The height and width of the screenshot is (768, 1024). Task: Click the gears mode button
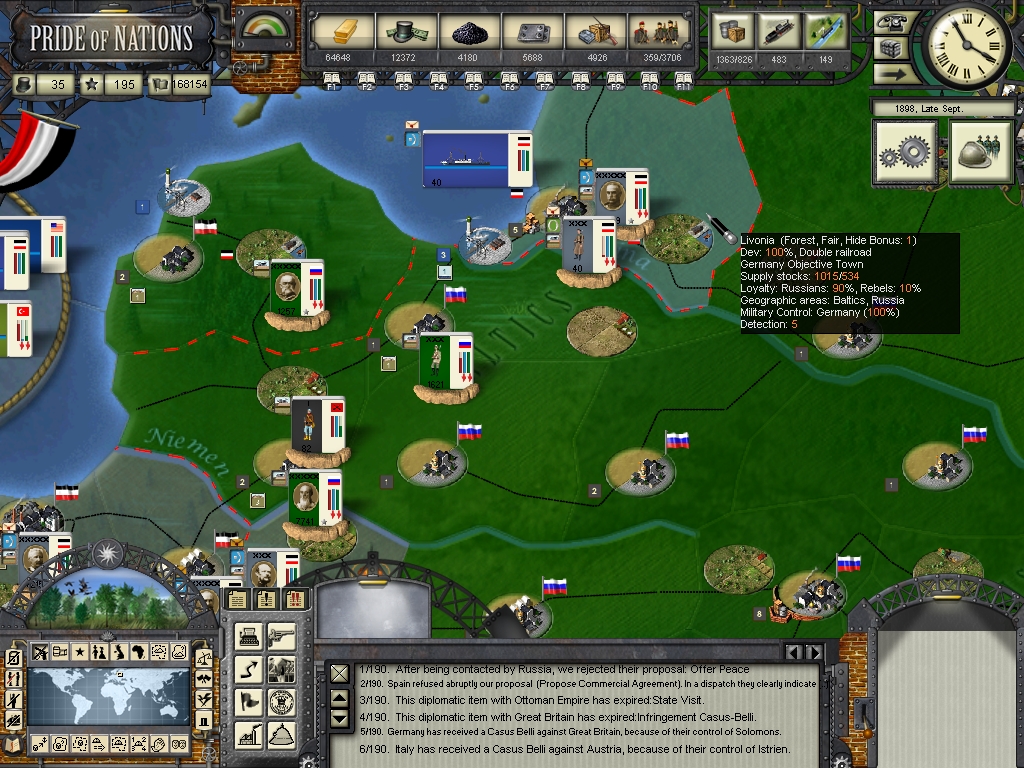(x=905, y=152)
